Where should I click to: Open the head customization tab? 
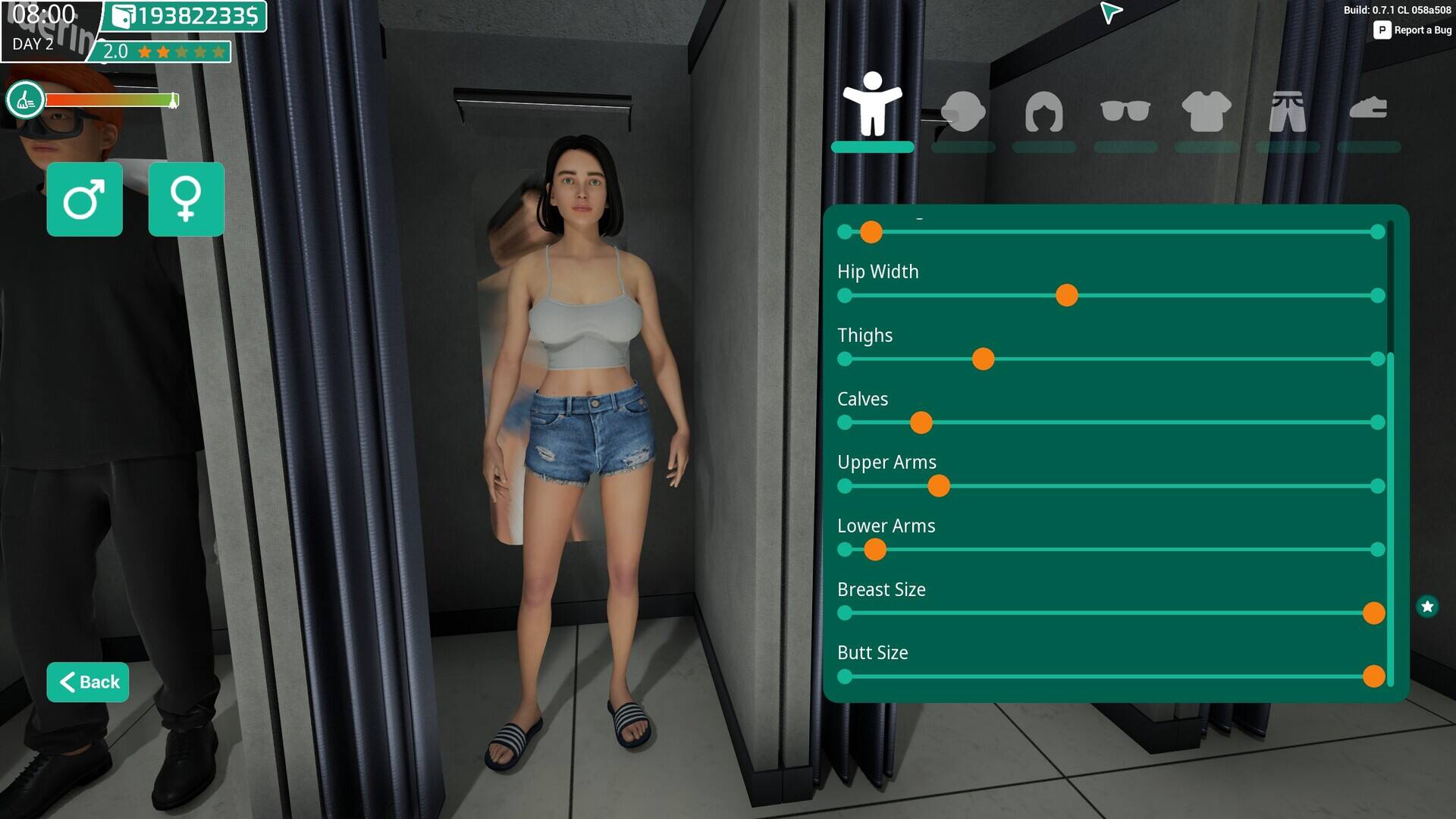pyautogui.click(x=962, y=111)
